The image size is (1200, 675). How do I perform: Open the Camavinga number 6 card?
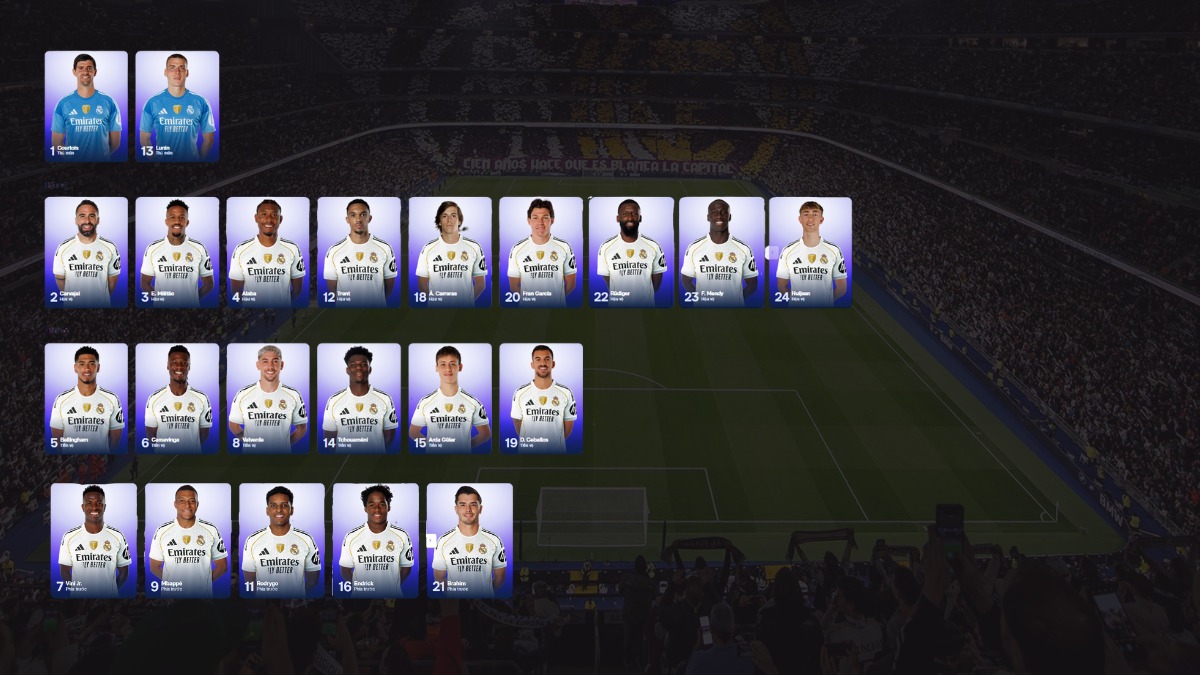coord(177,398)
